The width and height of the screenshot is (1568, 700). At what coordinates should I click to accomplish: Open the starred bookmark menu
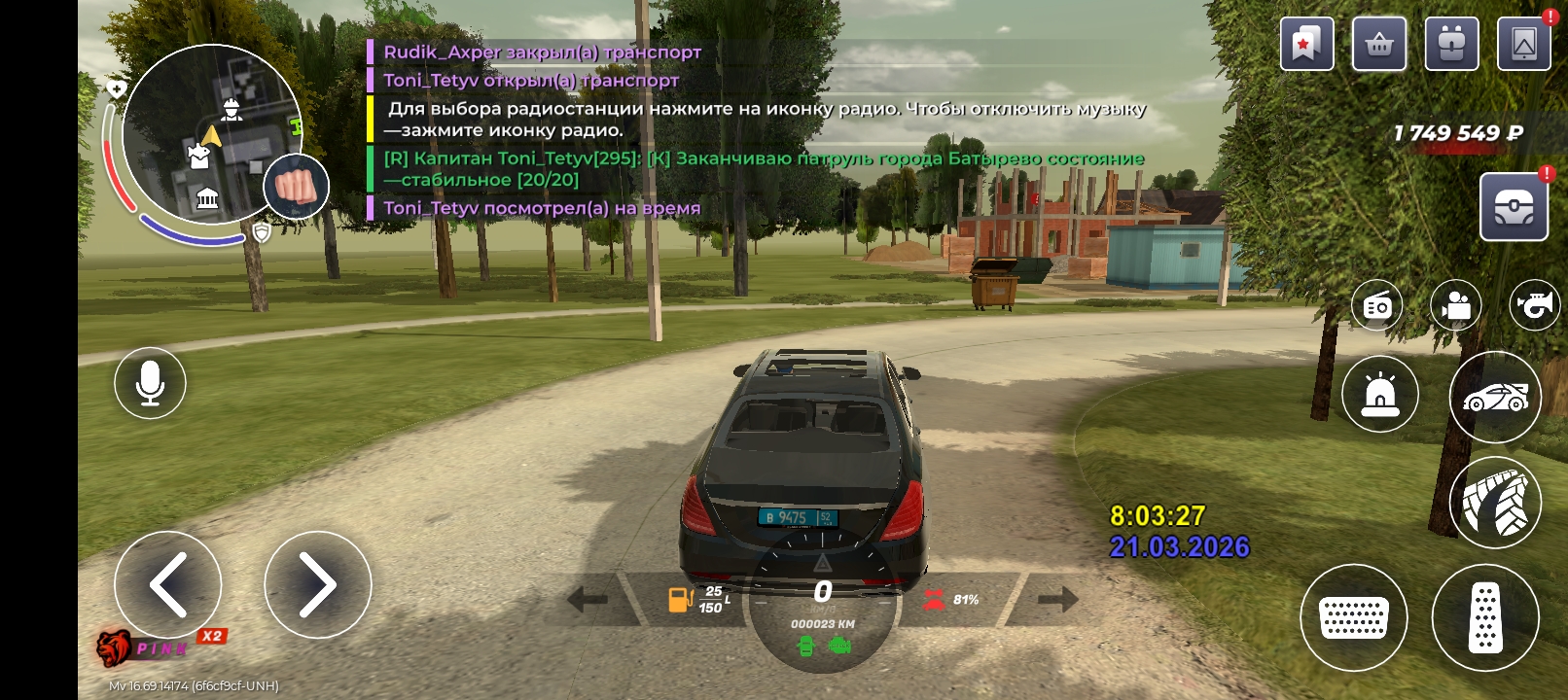pos(1306,44)
